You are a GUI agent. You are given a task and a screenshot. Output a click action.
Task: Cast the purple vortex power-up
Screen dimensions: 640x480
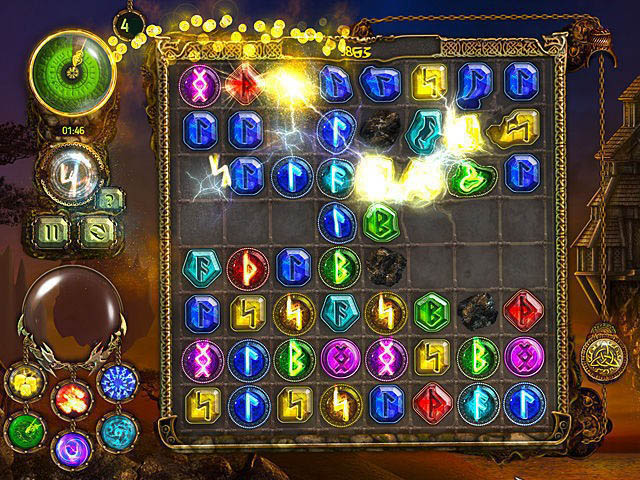coord(71,445)
